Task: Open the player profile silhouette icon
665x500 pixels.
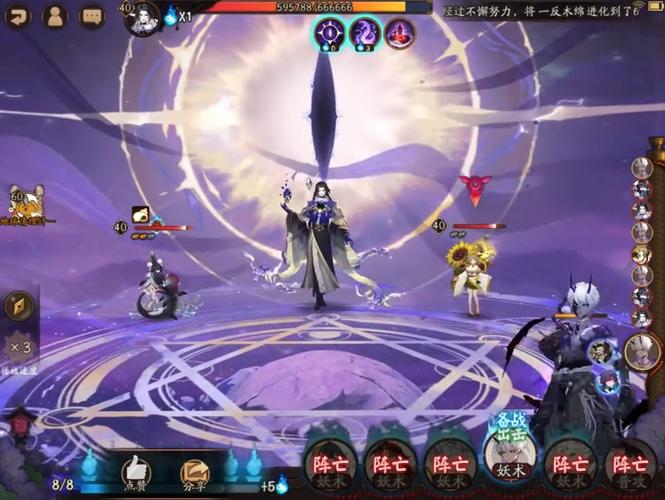Action: pos(55,16)
